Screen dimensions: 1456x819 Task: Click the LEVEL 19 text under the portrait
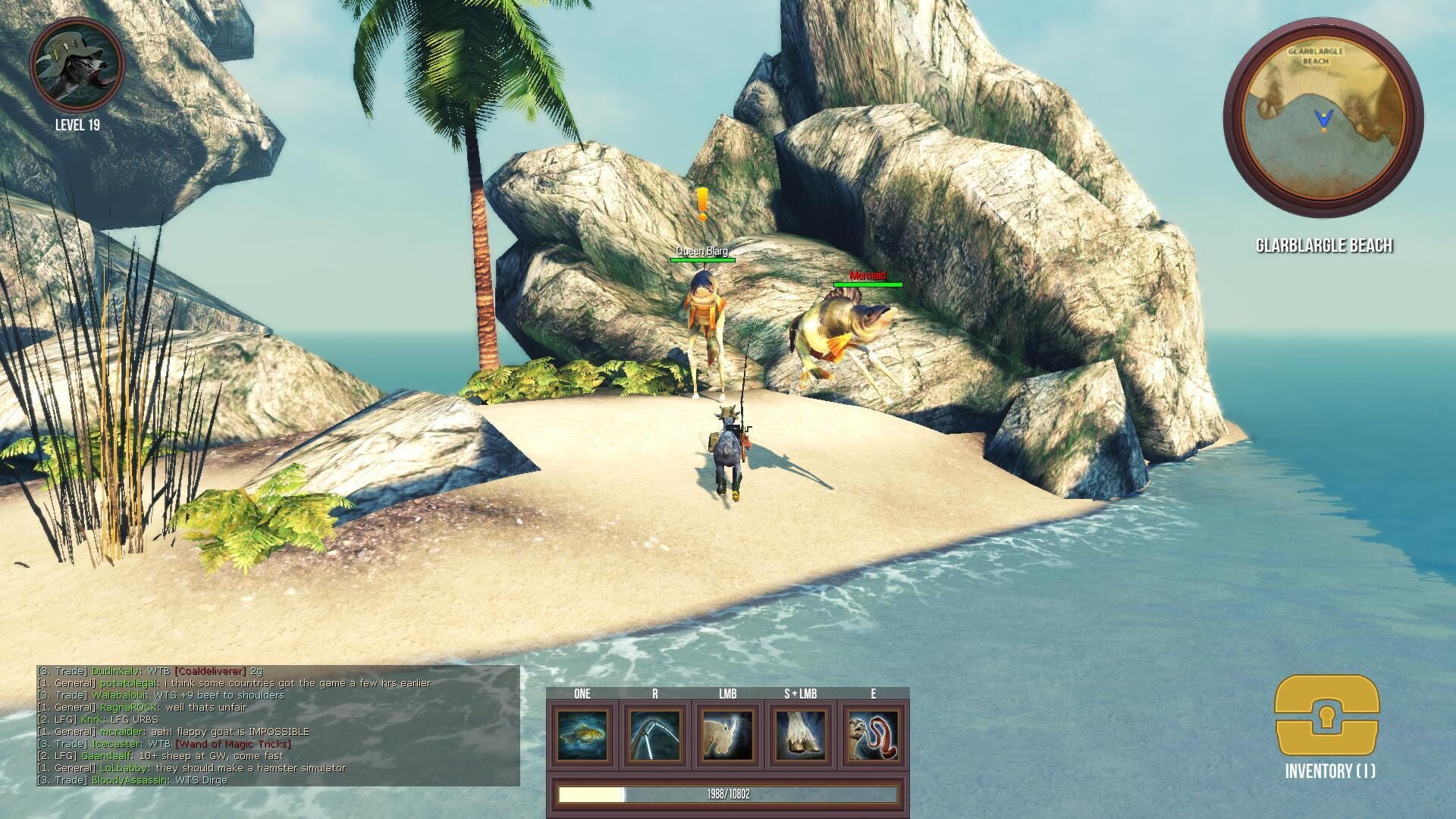(78, 126)
